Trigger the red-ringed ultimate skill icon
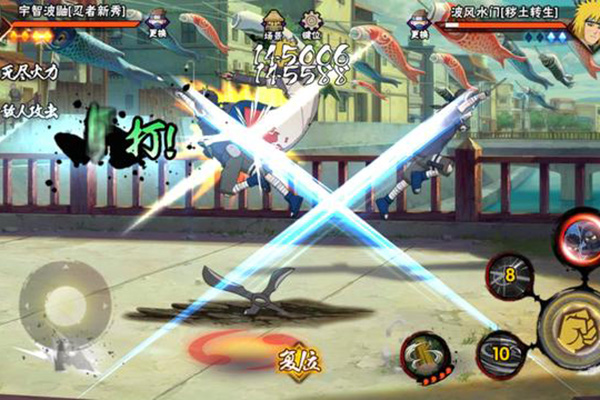Viewport: 600px width, 400px height. (578, 242)
